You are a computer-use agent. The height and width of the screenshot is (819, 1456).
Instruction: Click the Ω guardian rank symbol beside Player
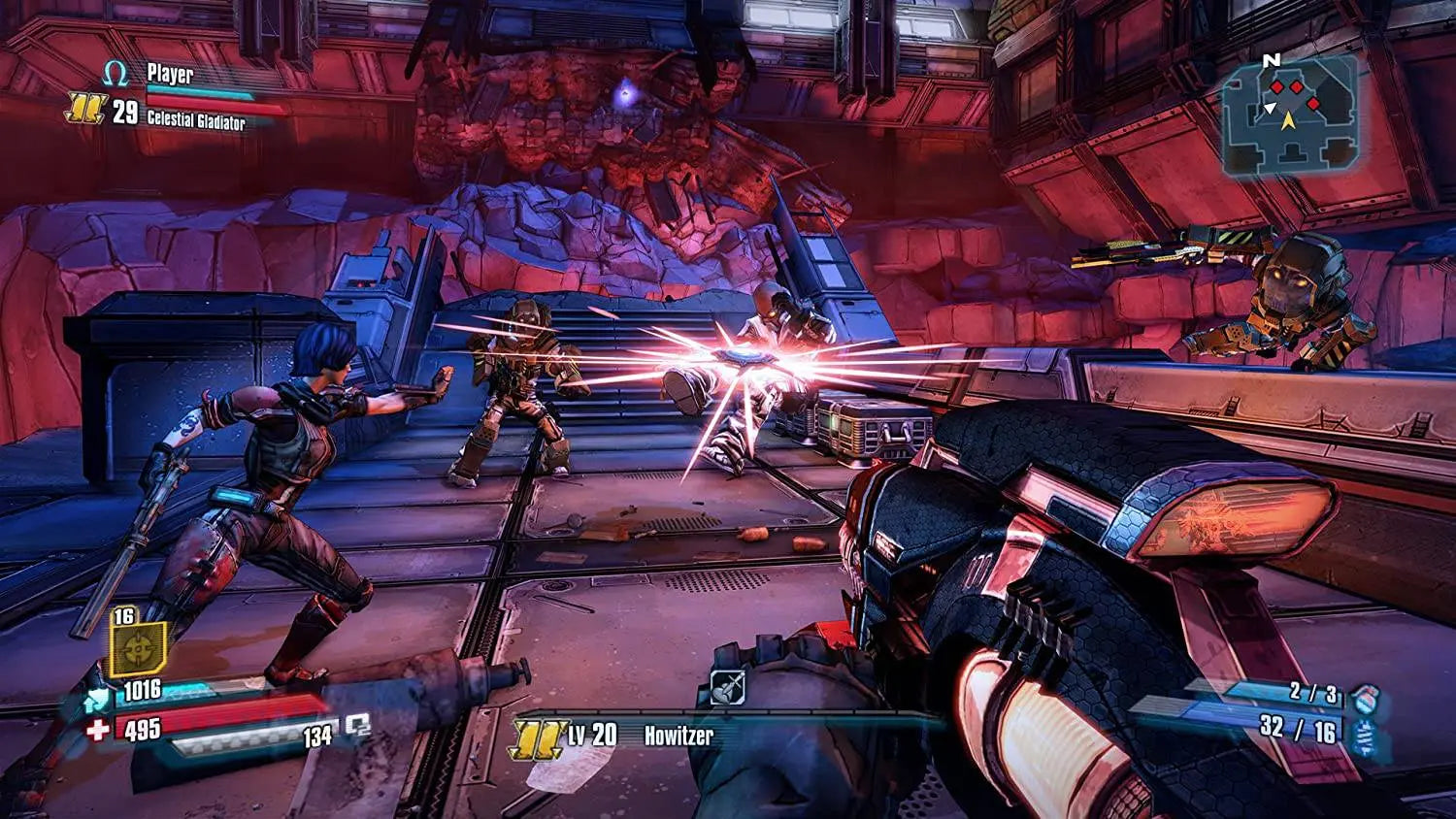[x=114, y=73]
